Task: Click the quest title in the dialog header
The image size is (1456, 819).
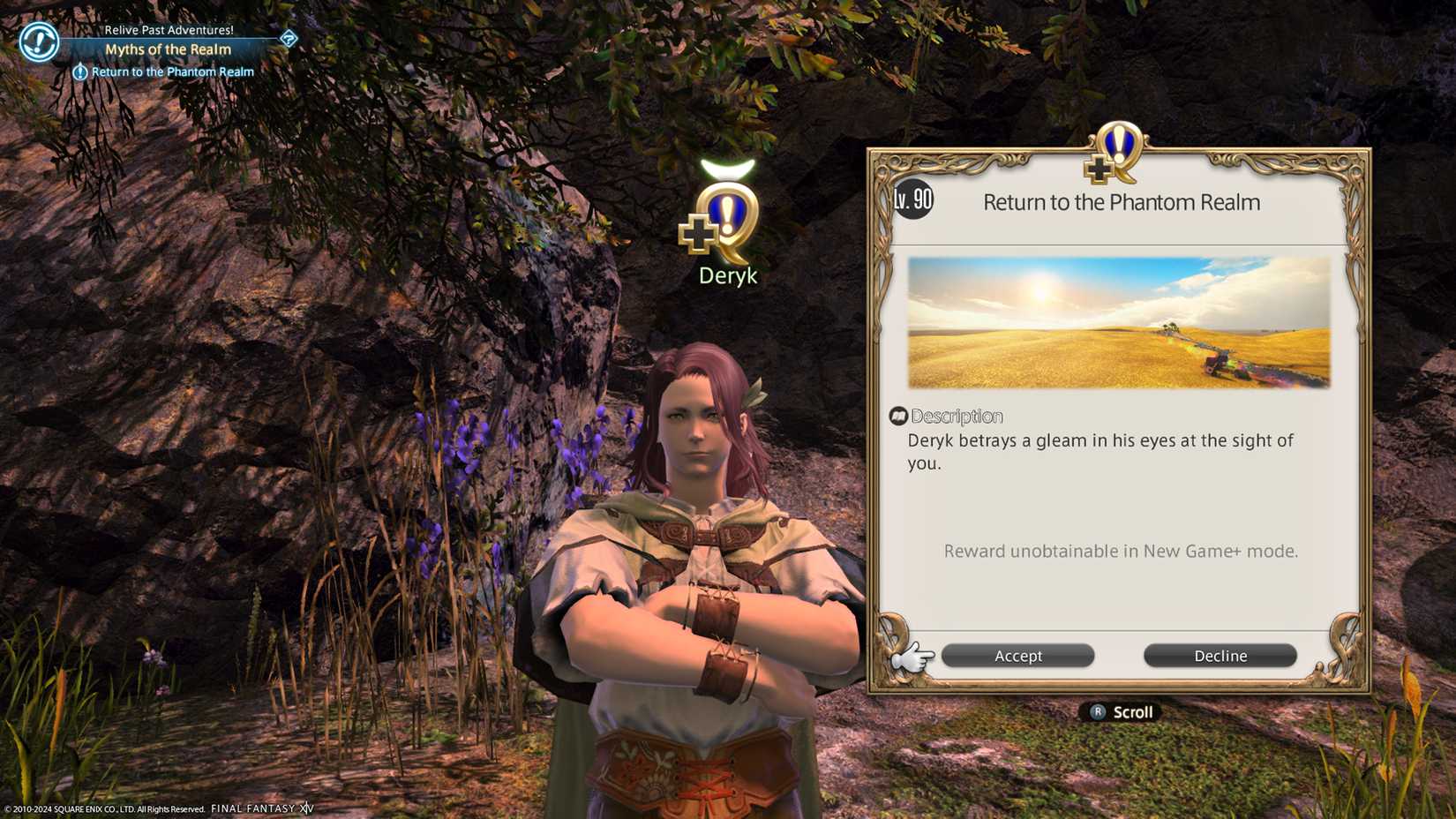Action: [1122, 202]
